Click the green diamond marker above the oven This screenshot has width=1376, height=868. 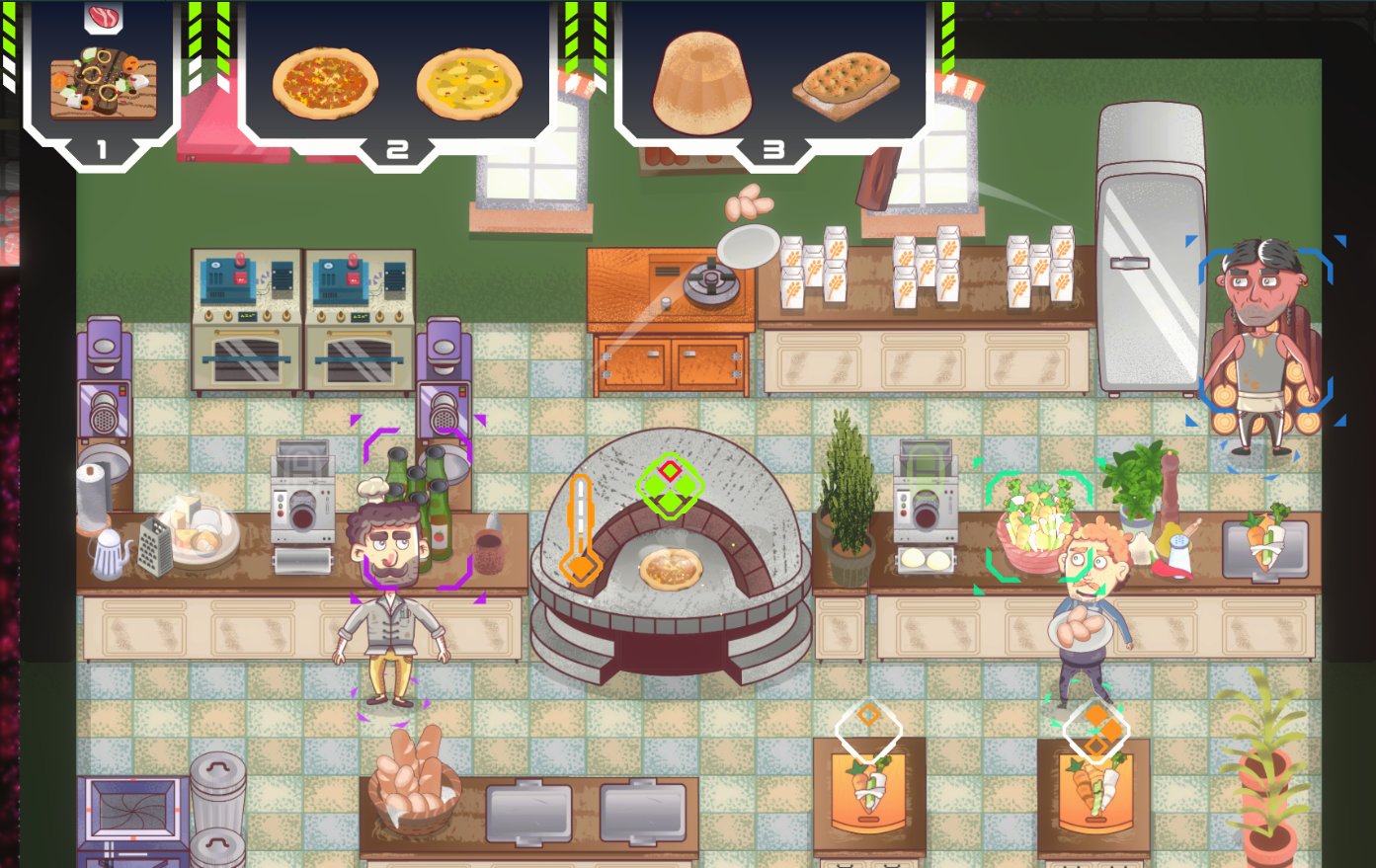point(670,485)
